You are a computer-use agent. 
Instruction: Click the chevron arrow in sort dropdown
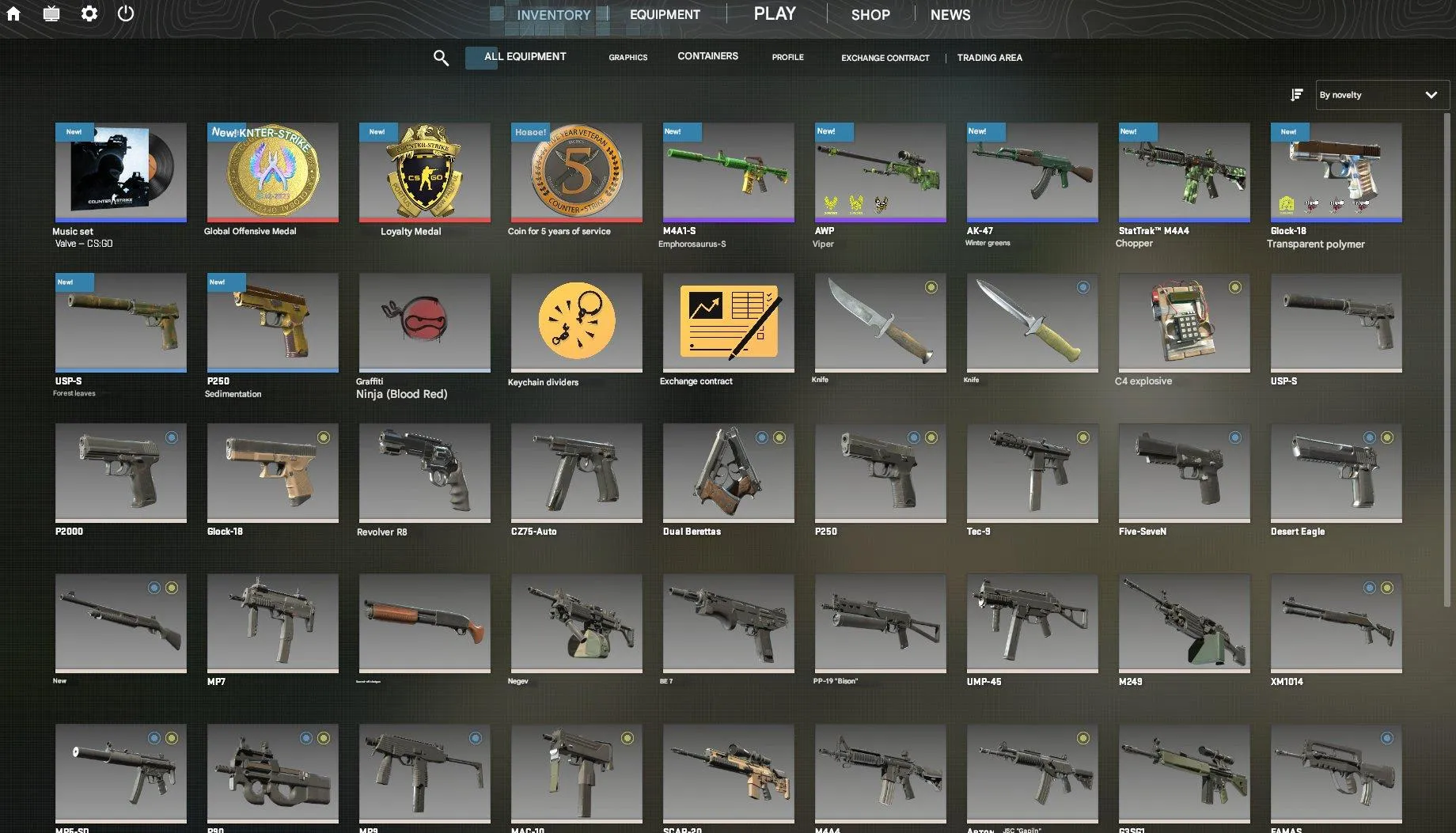click(1431, 95)
